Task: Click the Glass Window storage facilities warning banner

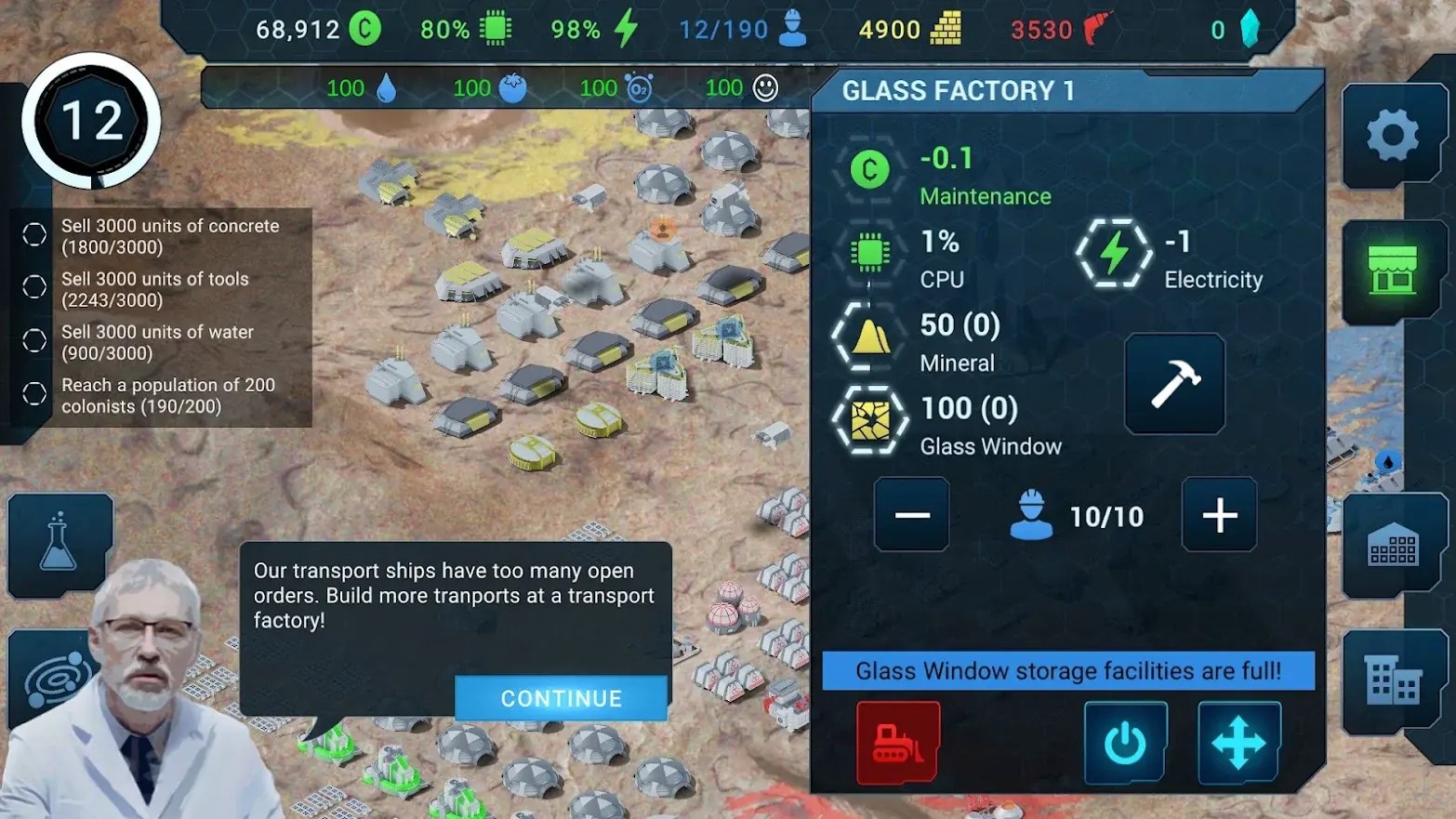Action: click(x=1067, y=671)
